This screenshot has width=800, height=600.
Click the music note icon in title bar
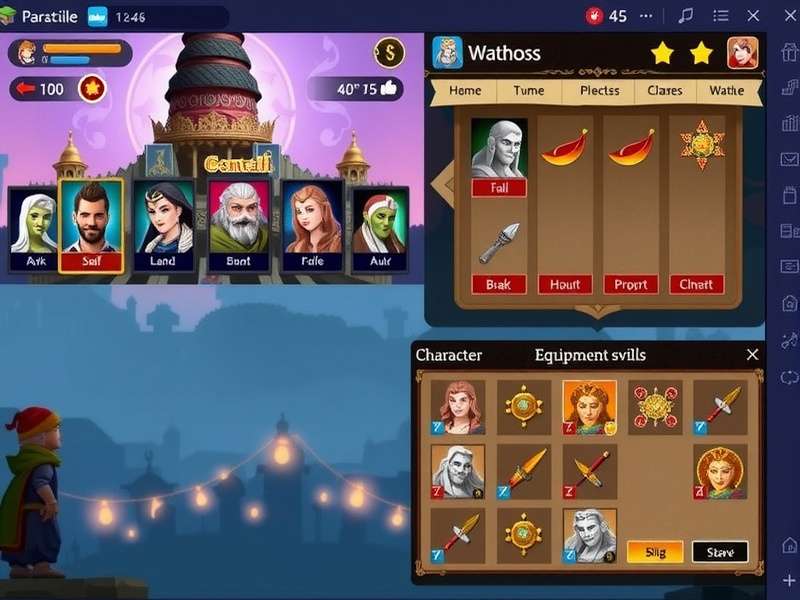click(686, 15)
